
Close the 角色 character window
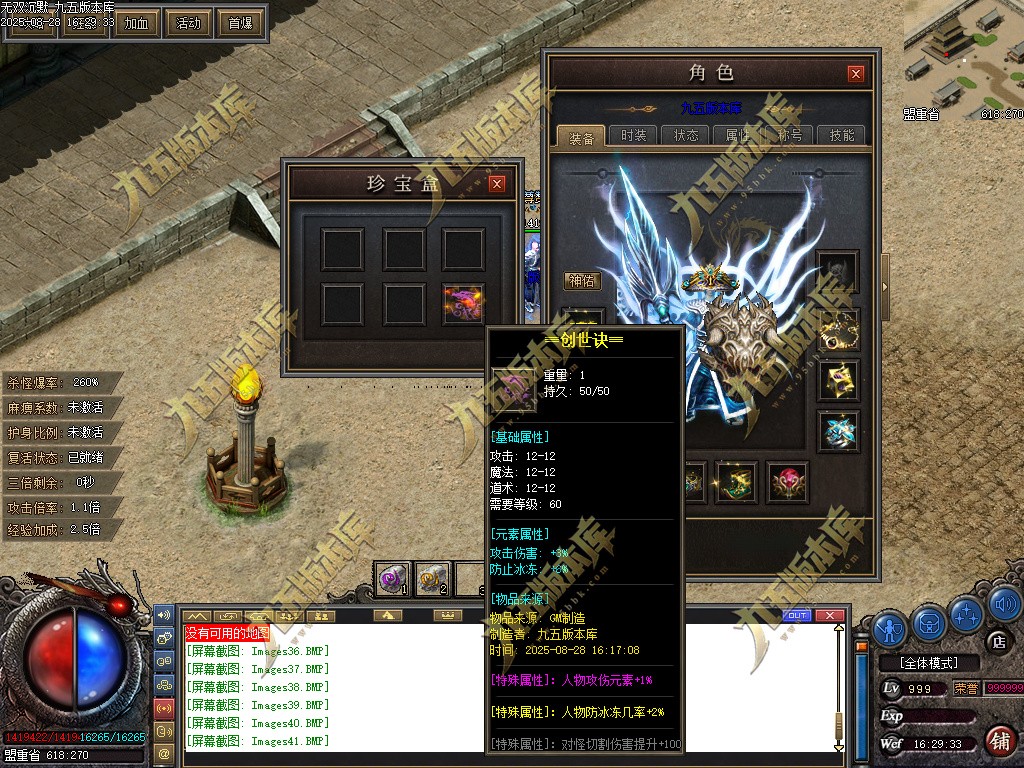[x=855, y=73]
